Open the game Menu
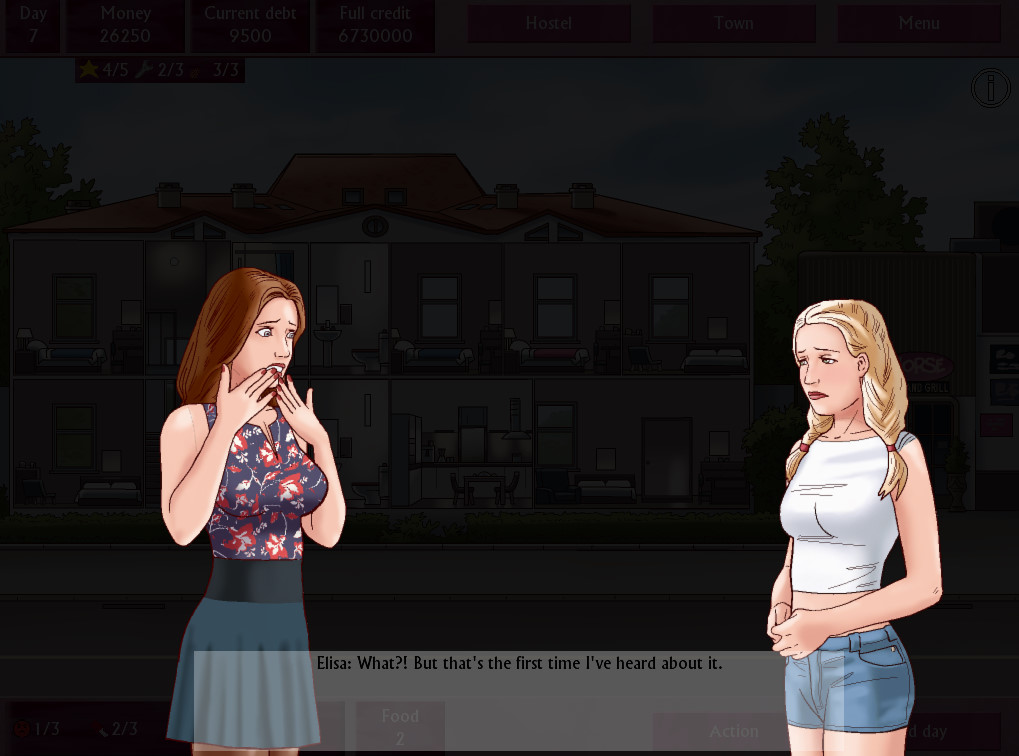Screen dimensions: 1019x756 918,24
